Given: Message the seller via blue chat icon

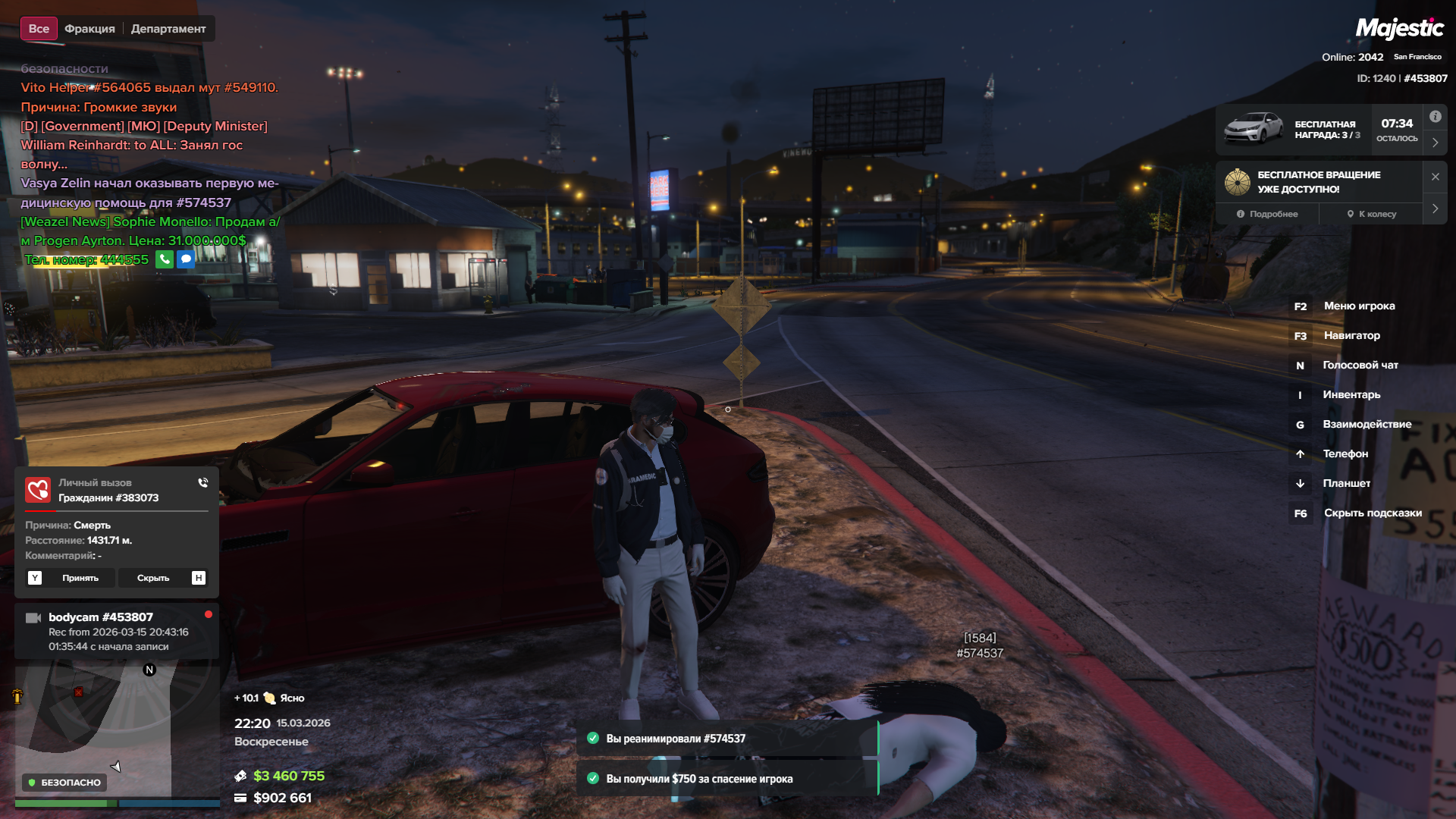Looking at the screenshot, I should (186, 259).
